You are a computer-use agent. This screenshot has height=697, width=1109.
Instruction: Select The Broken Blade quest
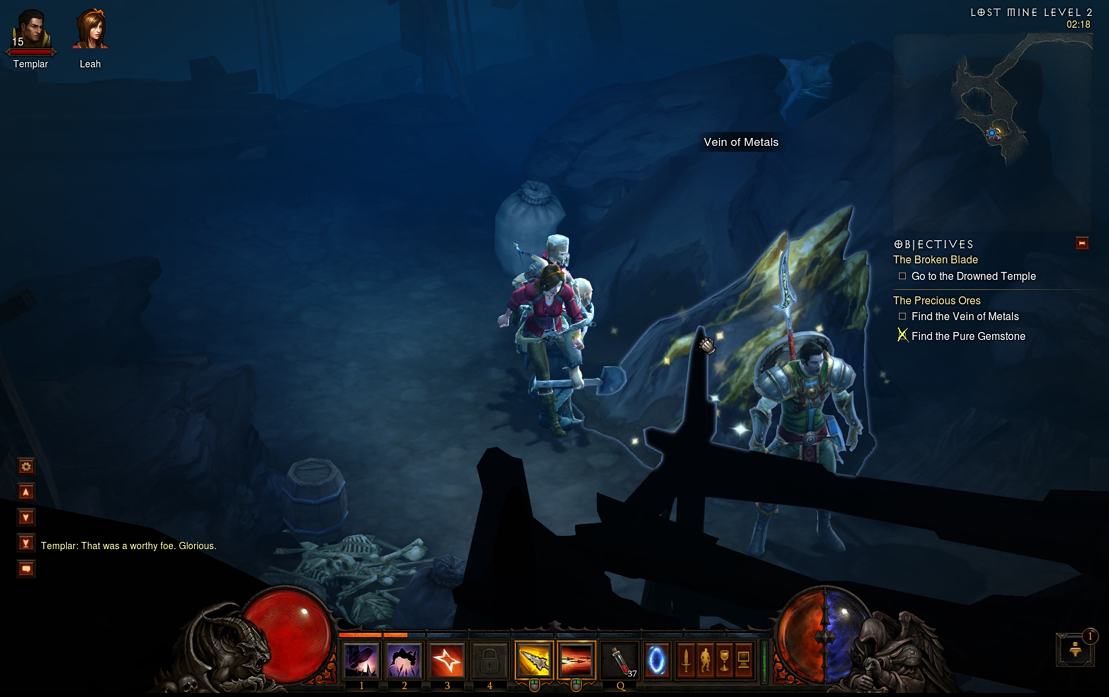(935, 260)
